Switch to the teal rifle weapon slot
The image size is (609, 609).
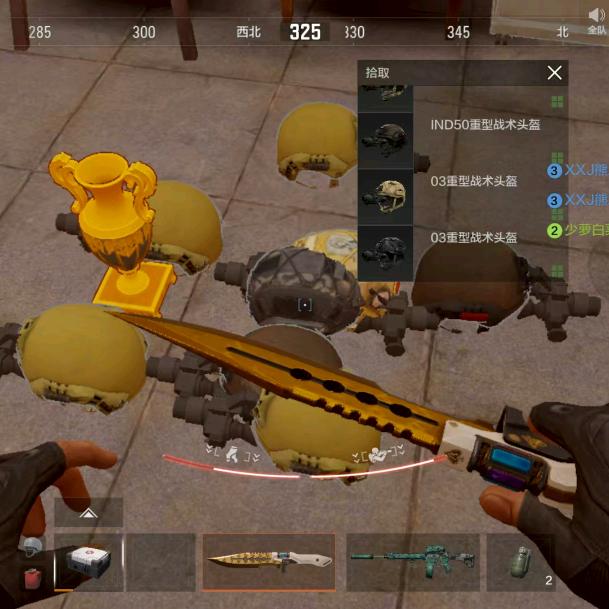[x=412, y=562]
